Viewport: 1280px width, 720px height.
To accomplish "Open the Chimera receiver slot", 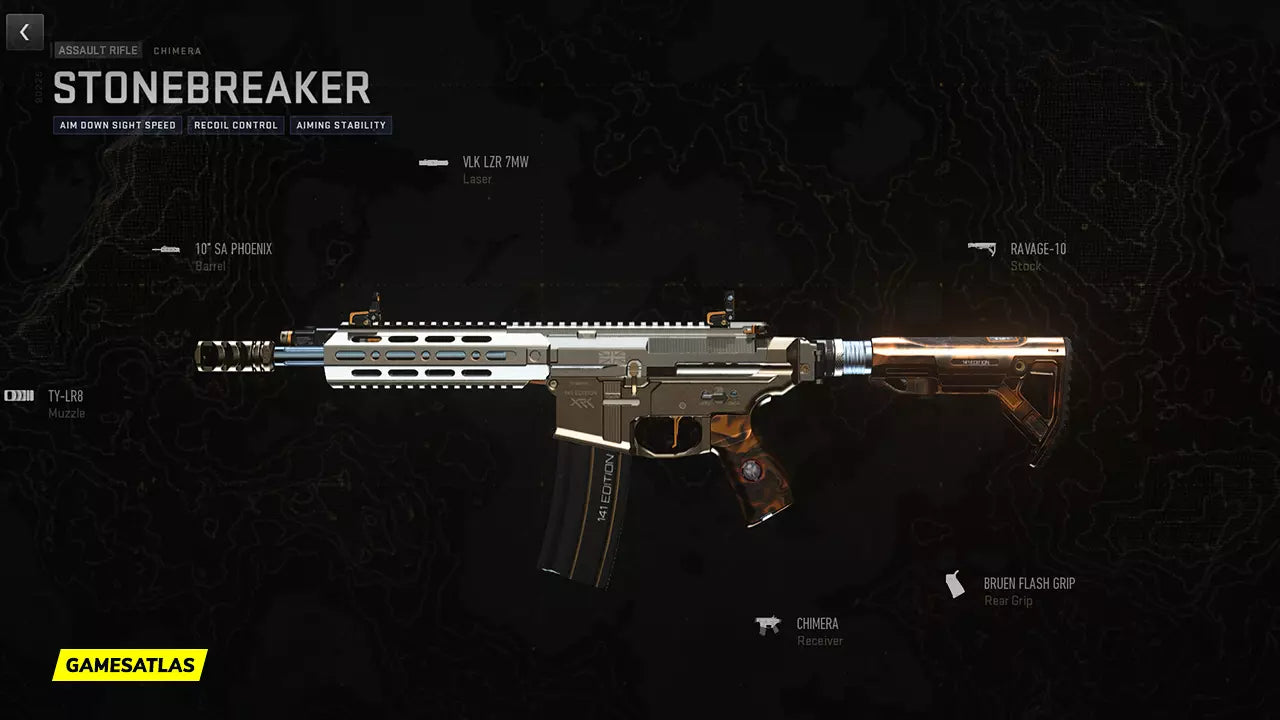I will click(x=816, y=625).
